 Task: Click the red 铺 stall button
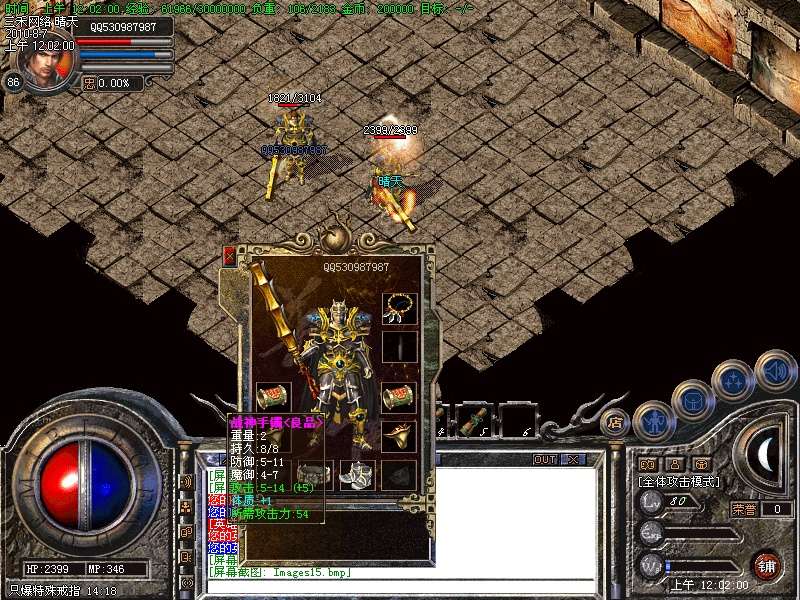(x=767, y=566)
